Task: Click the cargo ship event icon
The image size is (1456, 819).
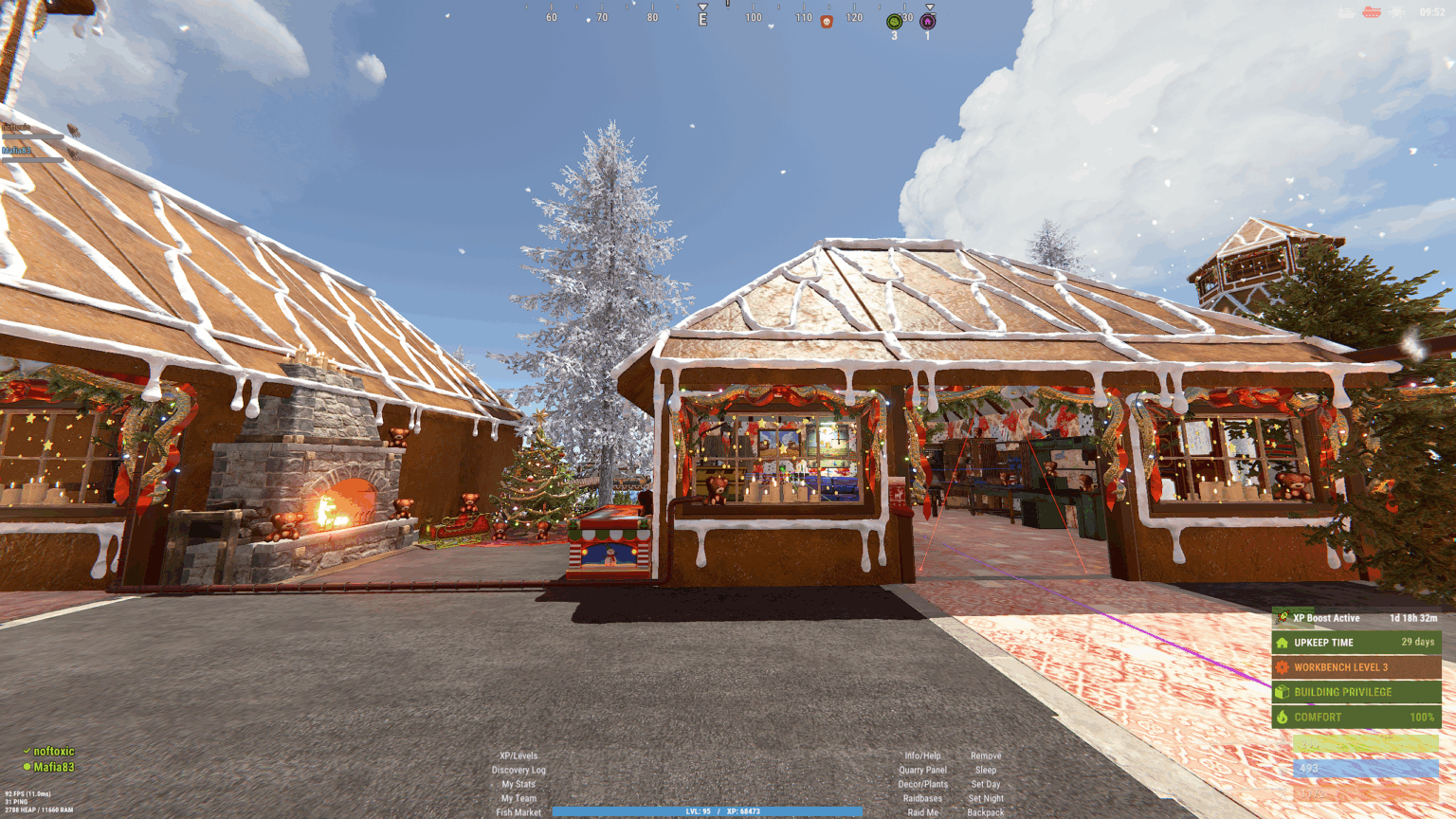Action: coord(1344,11)
